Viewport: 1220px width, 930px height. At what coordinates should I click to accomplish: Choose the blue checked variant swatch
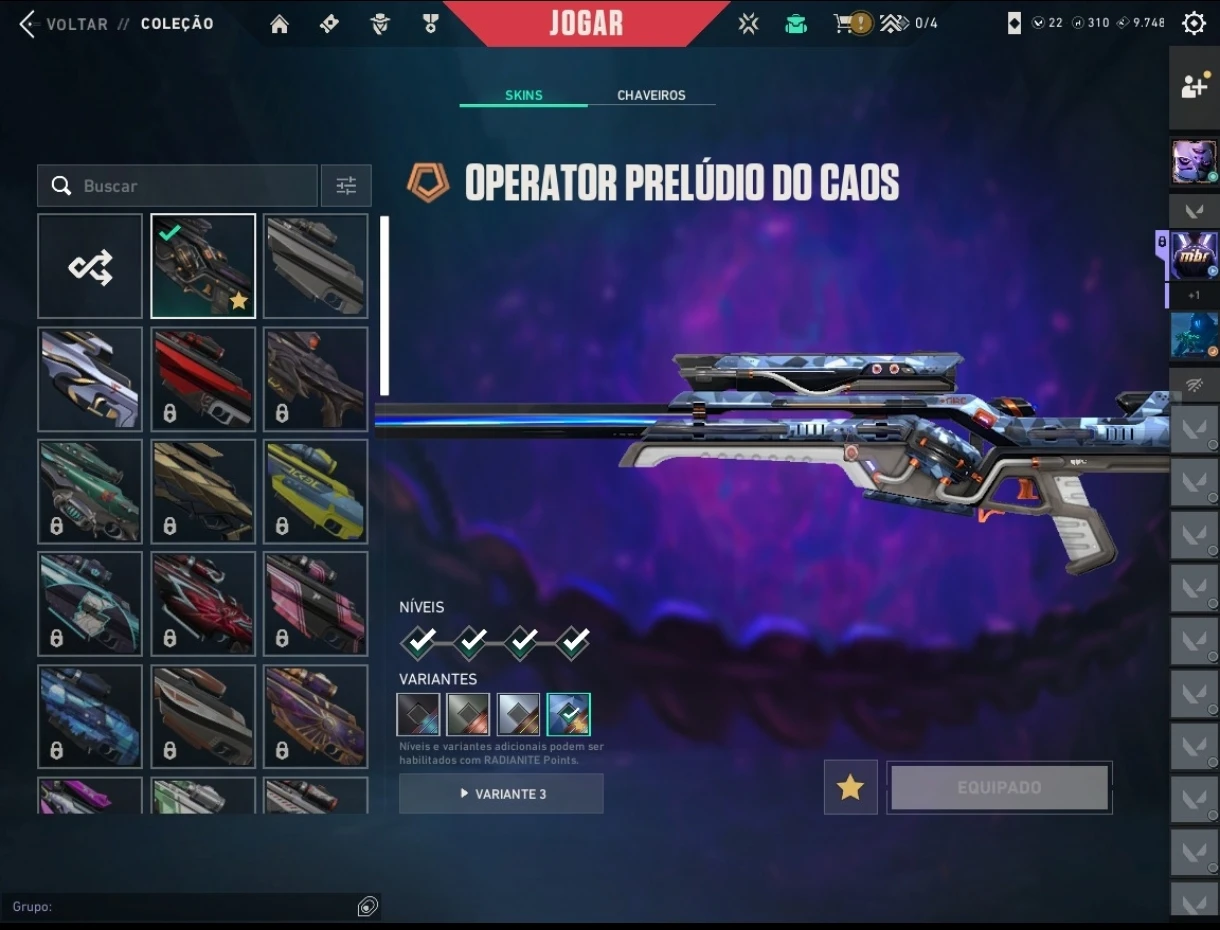568,714
